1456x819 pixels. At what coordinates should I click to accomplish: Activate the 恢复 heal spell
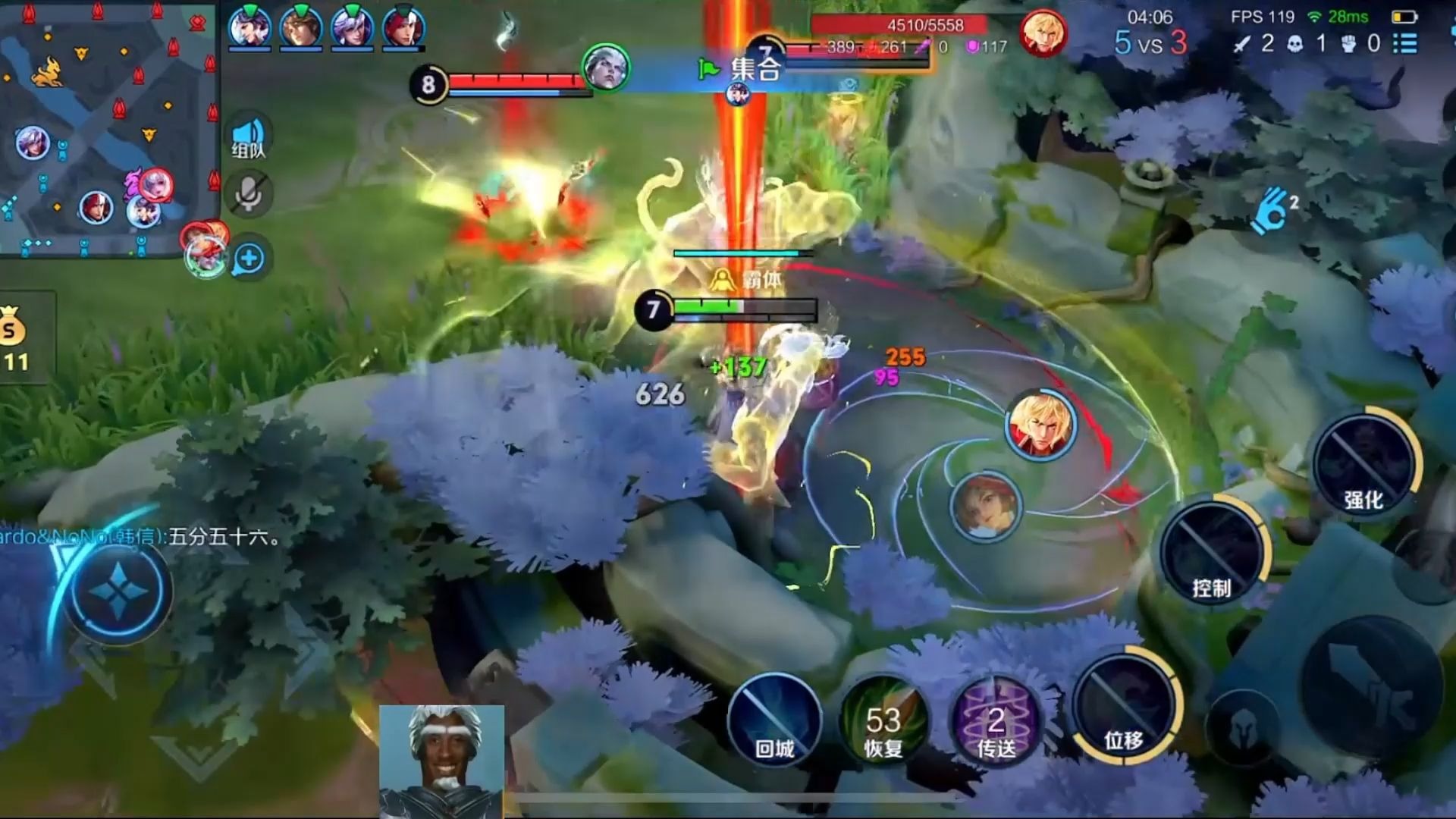pos(883,720)
